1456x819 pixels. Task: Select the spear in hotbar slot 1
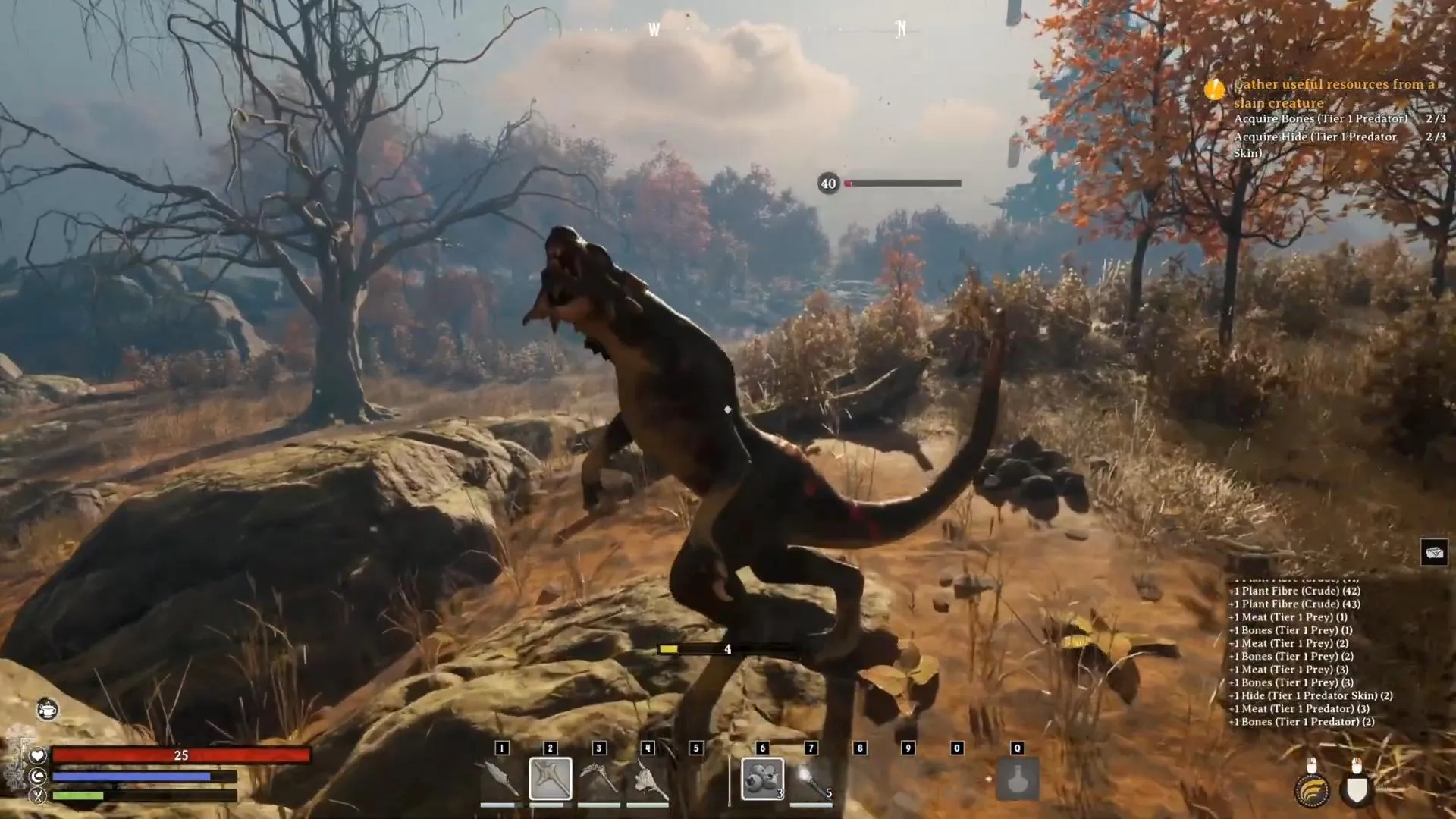click(501, 780)
